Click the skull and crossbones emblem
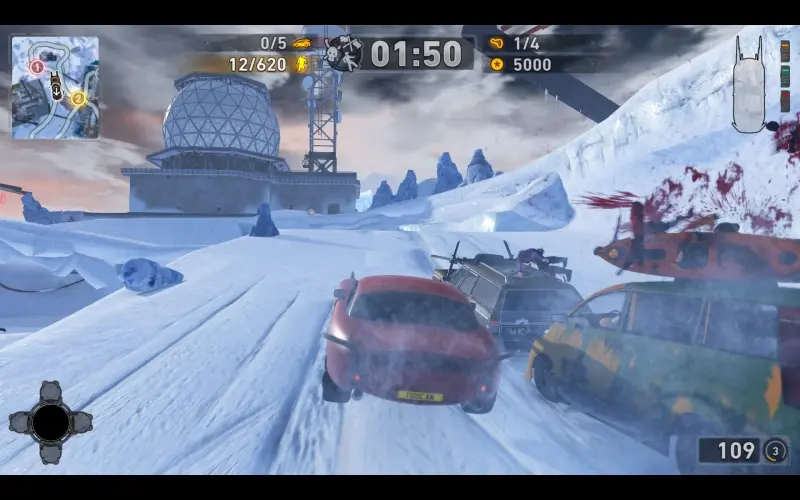The width and height of the screenshot is (800, 500). coord(342,53)
